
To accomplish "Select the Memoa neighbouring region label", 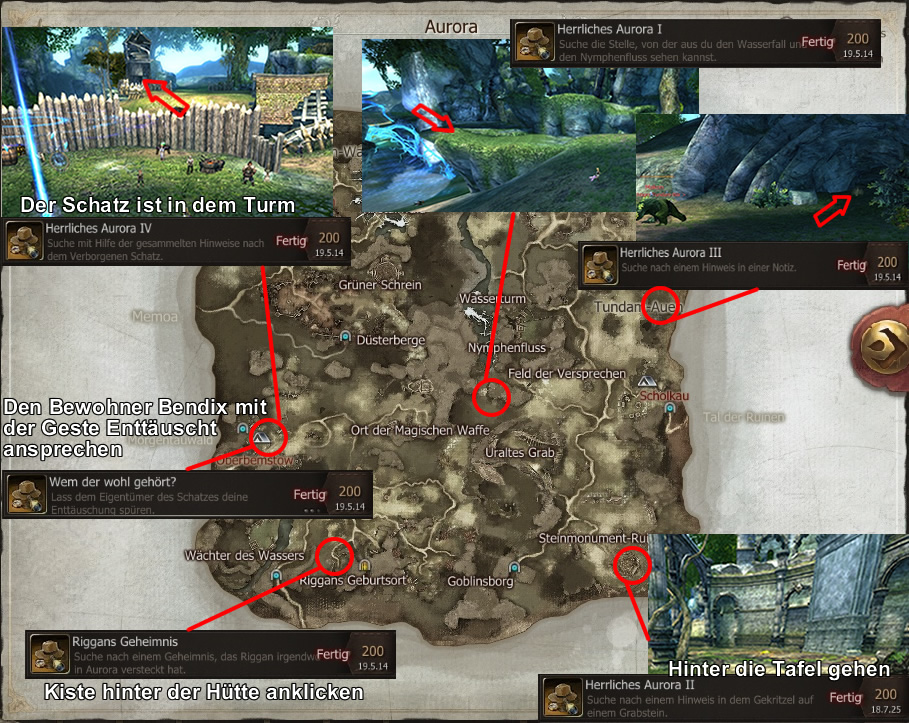I will (153, 316).
